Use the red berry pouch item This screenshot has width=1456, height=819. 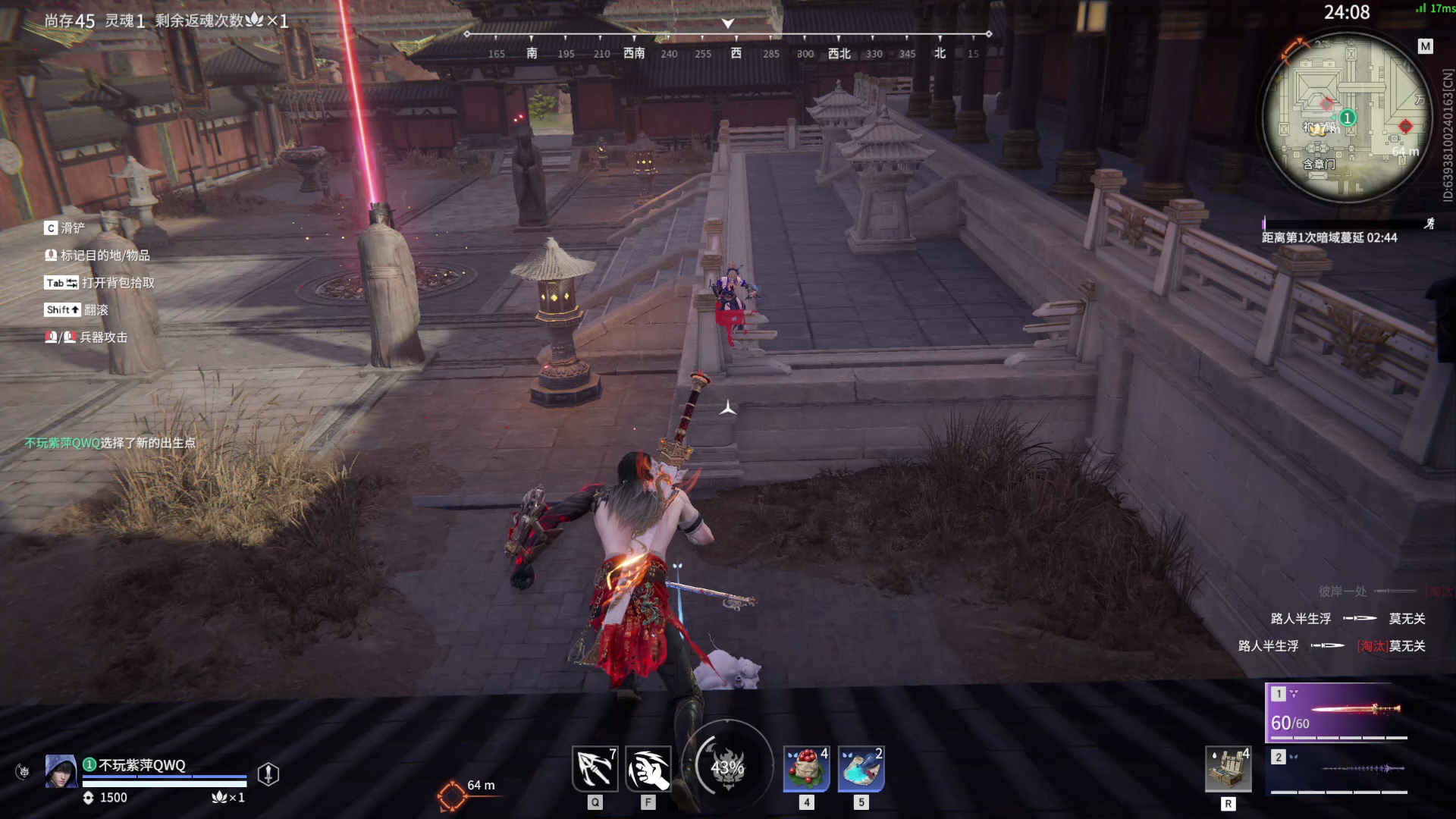tap(806, 769)
